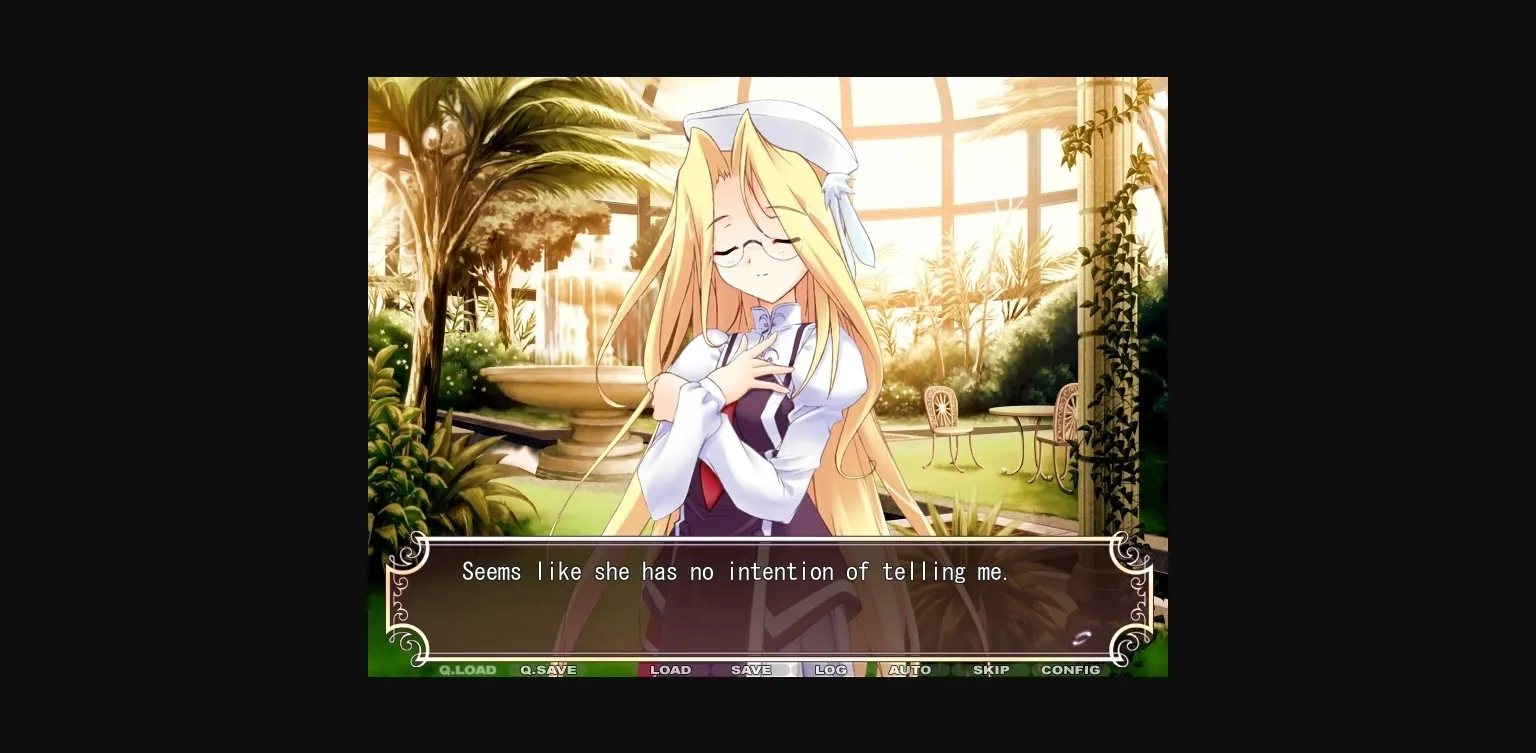This screenshot has width=1536, height=753.
Task: Click the glowing text-advance indicator
Action: (1082, 637)
